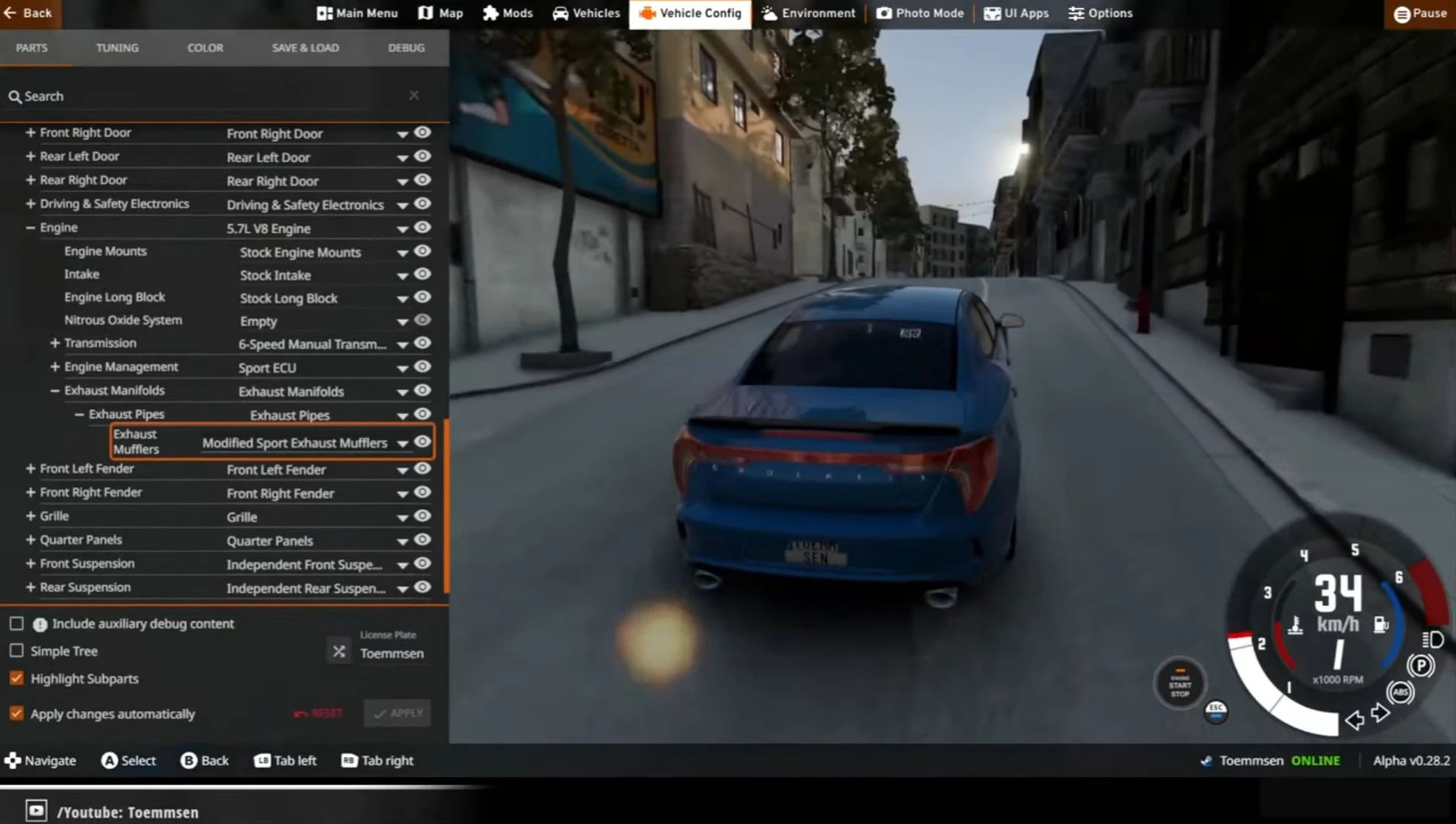Open the Map screen

439,13
